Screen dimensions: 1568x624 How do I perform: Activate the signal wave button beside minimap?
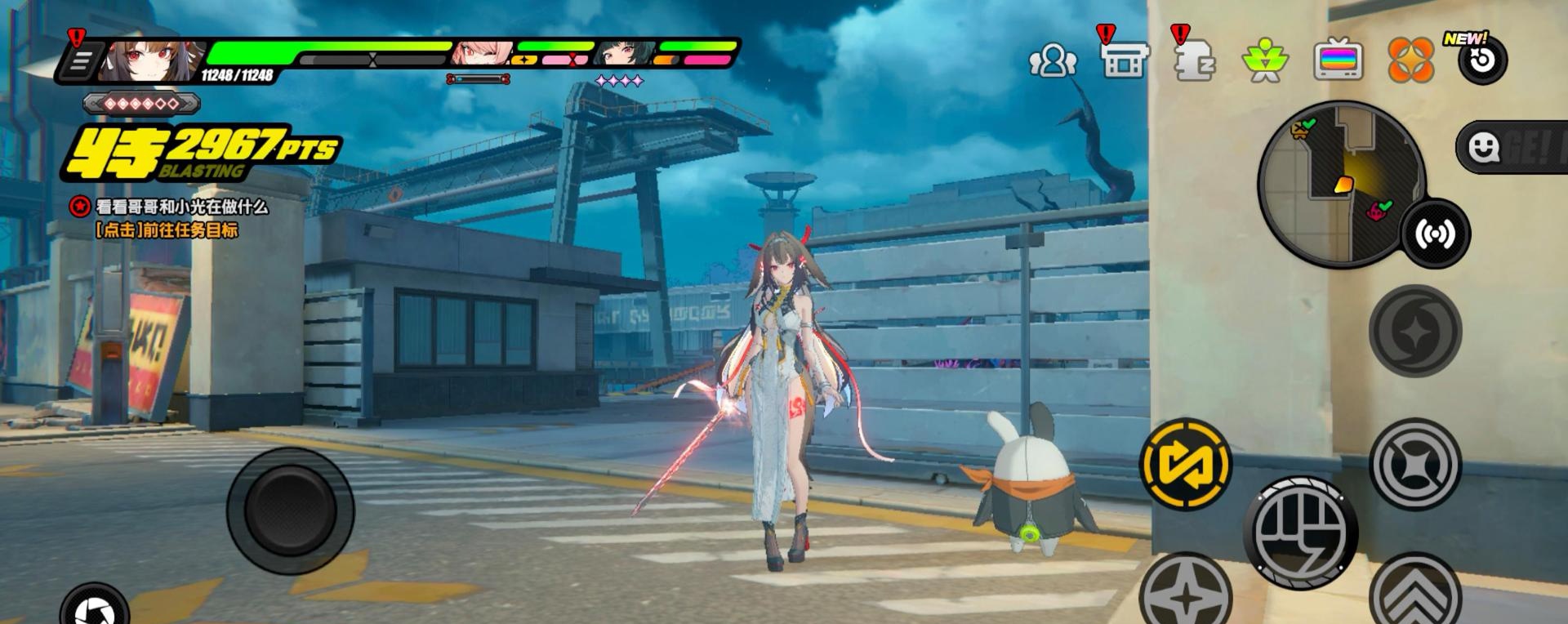tap(1435, 234)
